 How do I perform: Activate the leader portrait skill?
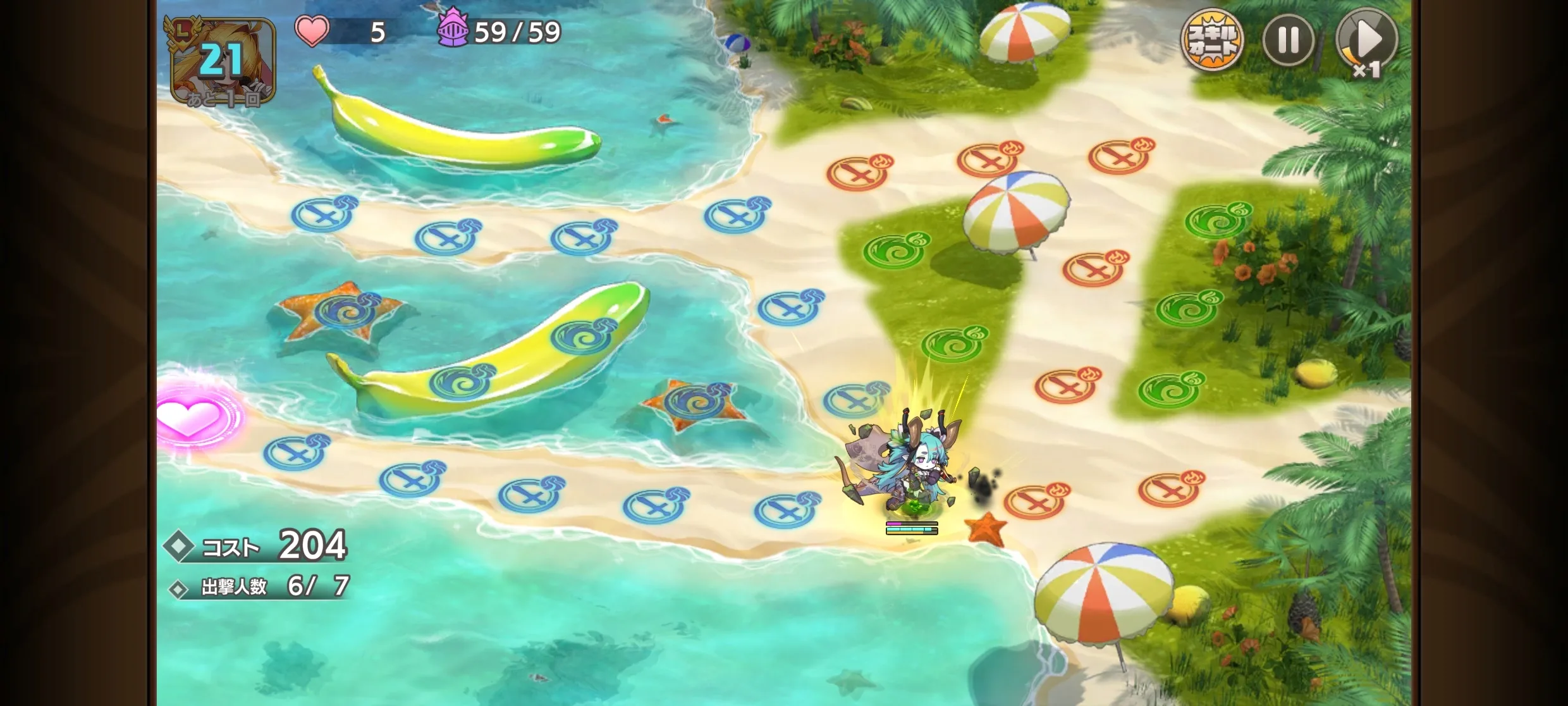tap(223, 61)
